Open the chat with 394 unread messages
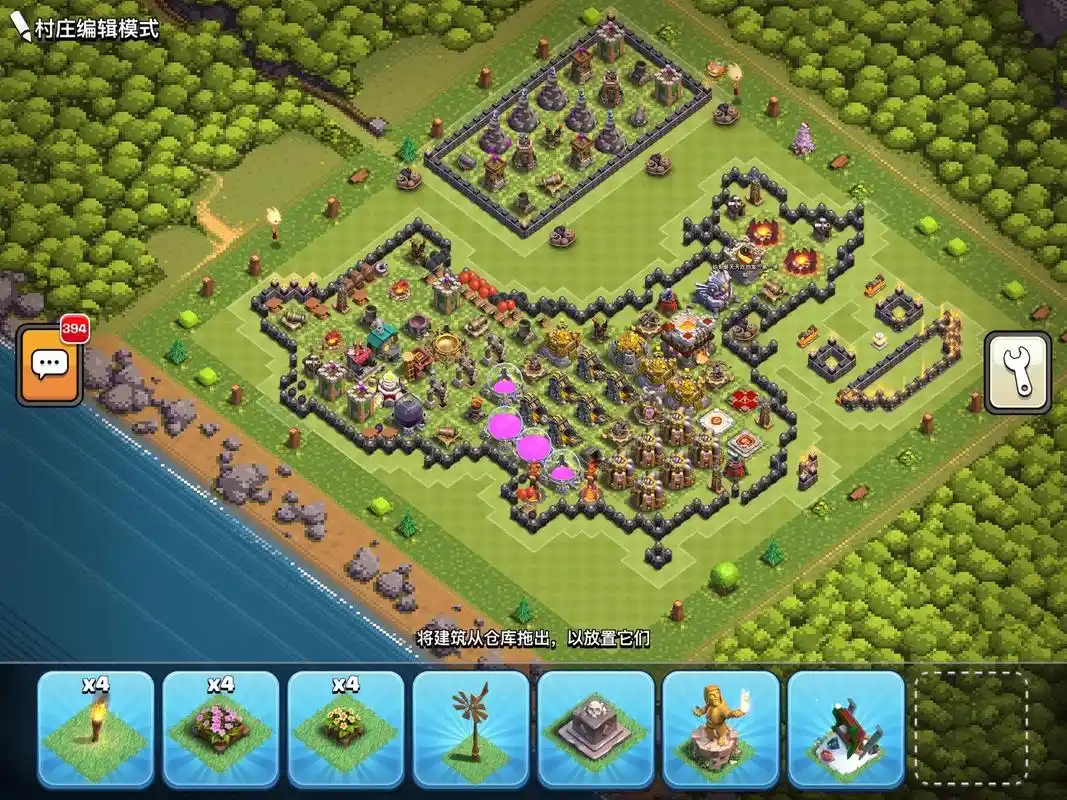This screenshot has width=1067, height=800. click(x=49, y=364)
